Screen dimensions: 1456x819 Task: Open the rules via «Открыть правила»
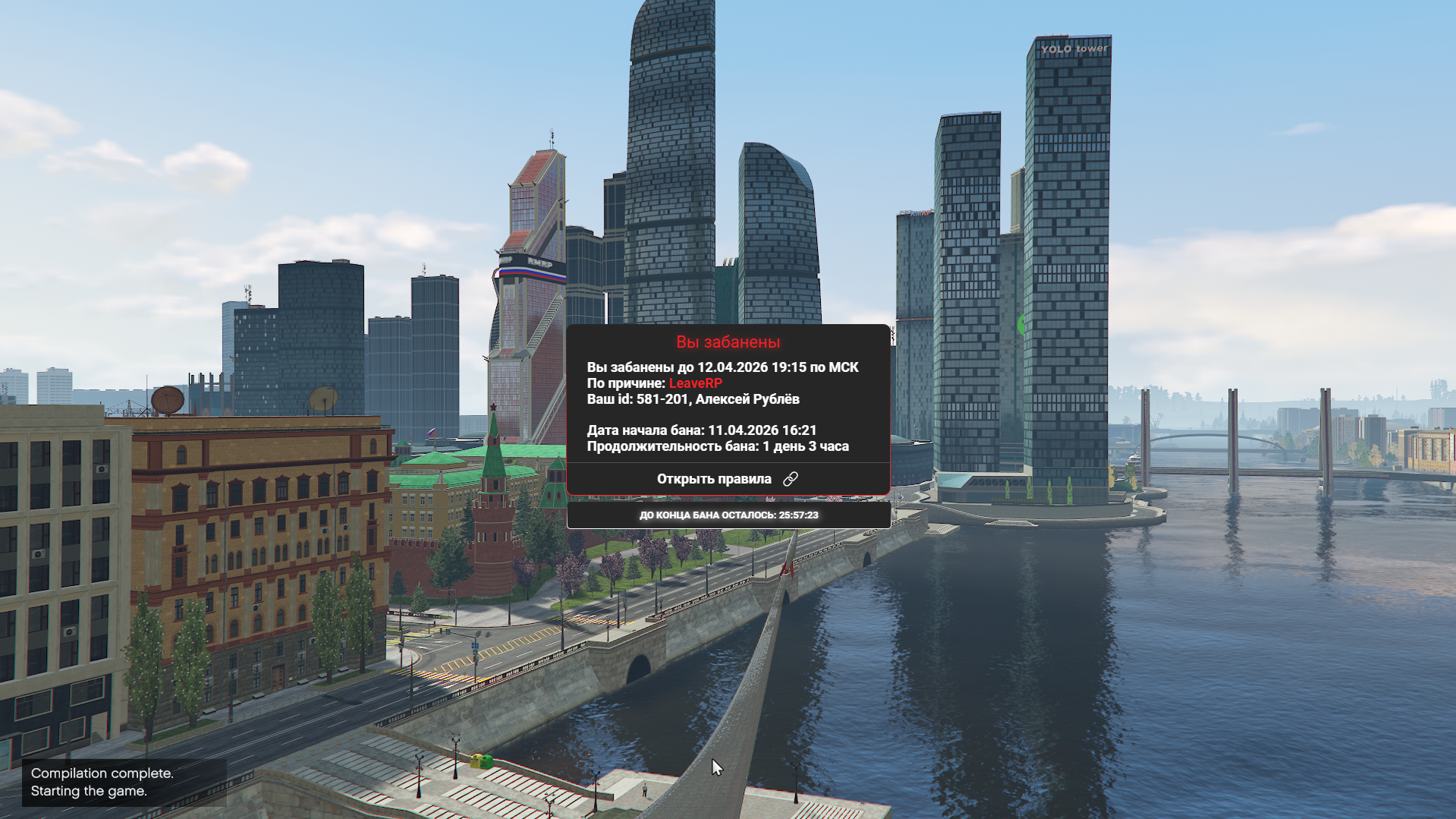tap(727, 479)
